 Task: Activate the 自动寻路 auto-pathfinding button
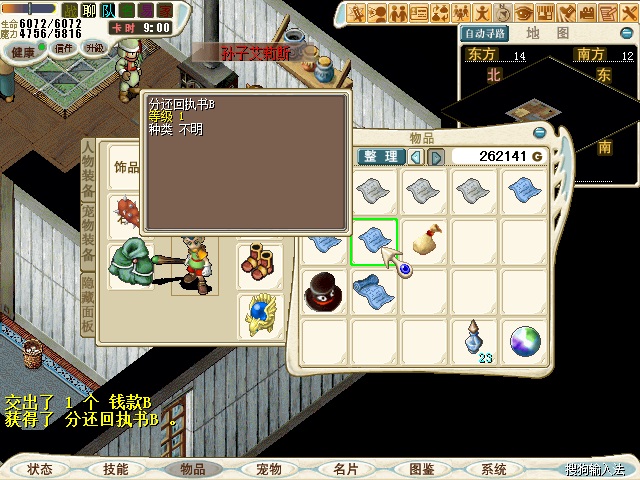485,33
